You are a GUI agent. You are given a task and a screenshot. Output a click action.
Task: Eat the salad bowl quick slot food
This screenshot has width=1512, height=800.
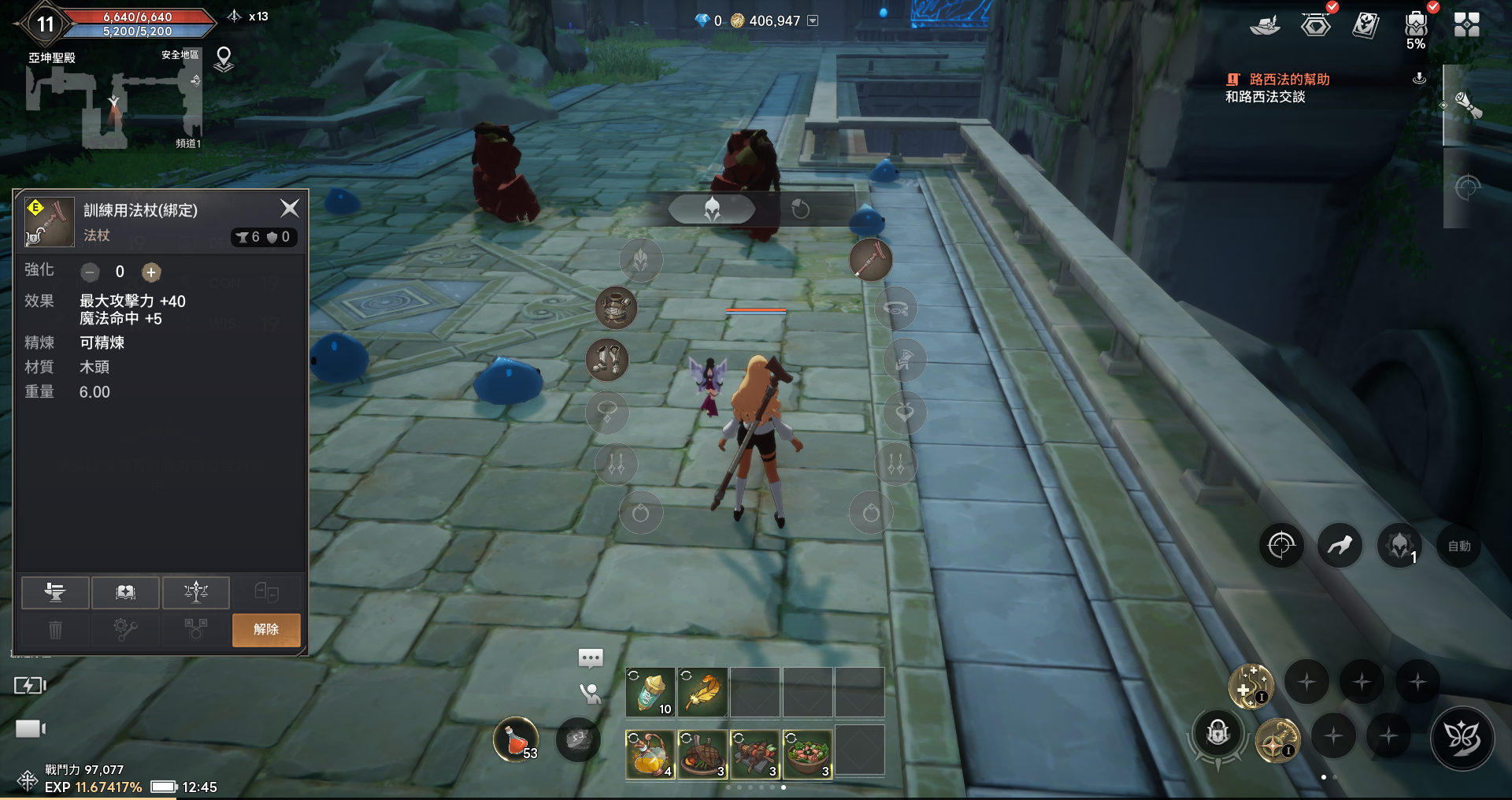(x=807, y=753)
